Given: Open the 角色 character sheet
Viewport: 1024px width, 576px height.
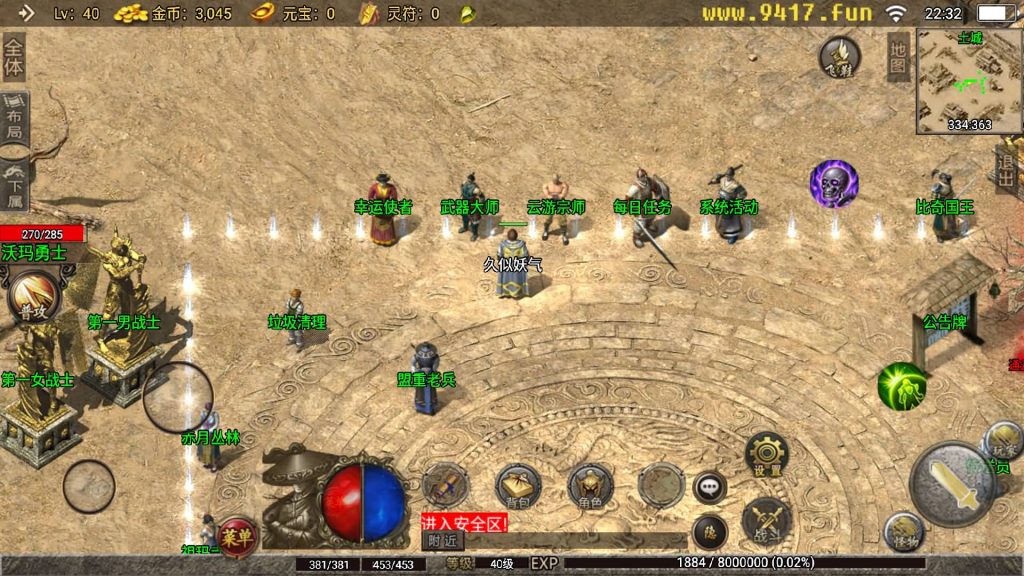Looking at the screenshot, I should [x=590, y=485].
